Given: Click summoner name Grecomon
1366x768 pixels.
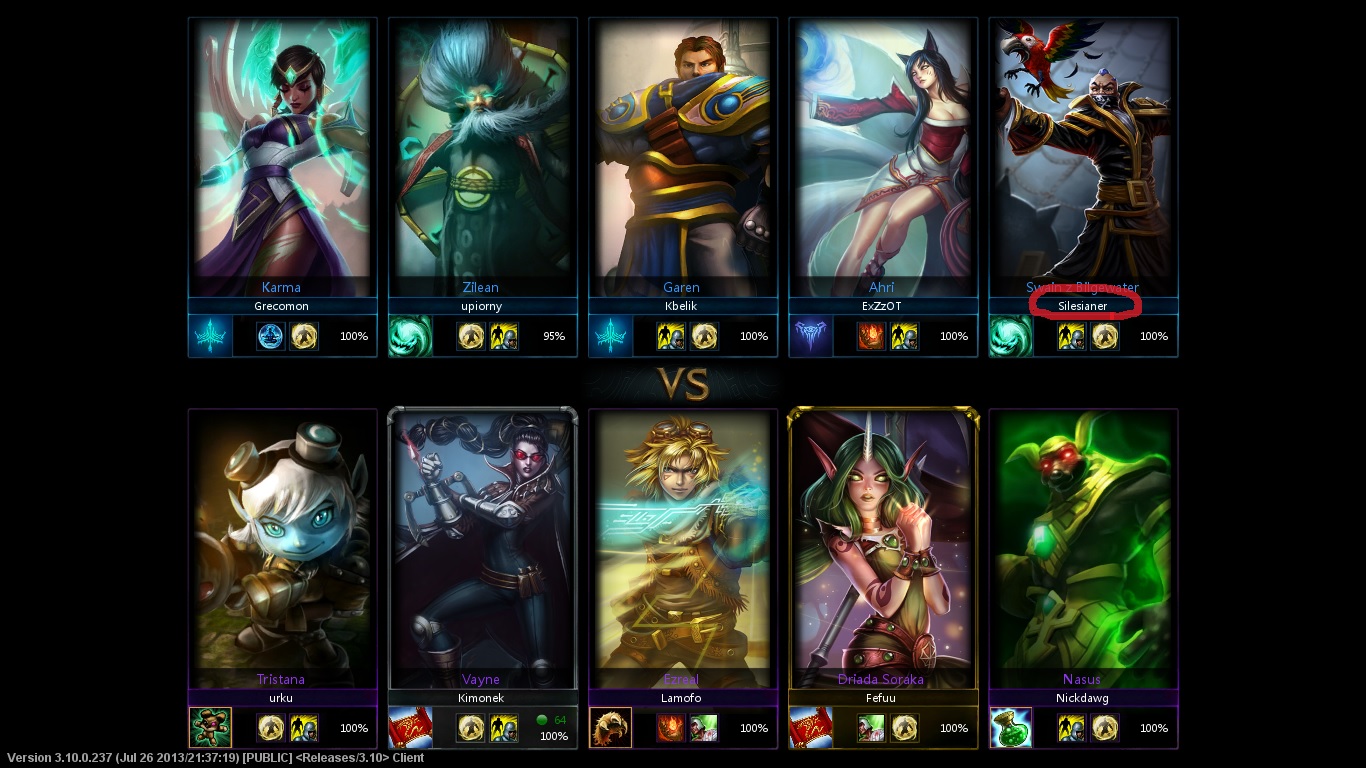Looking at the screenshot, I should click(282, 306).
